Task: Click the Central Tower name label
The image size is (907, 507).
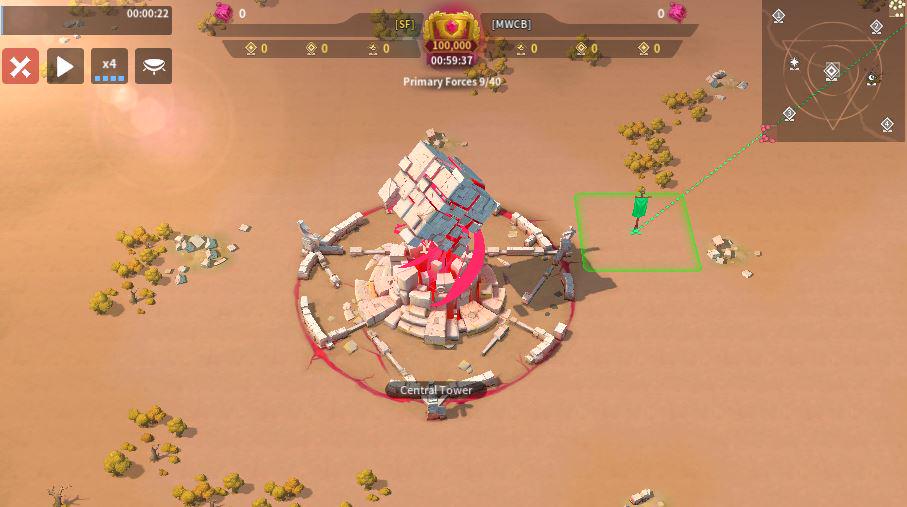Action: pyautogui.click(x=436, y=390)
